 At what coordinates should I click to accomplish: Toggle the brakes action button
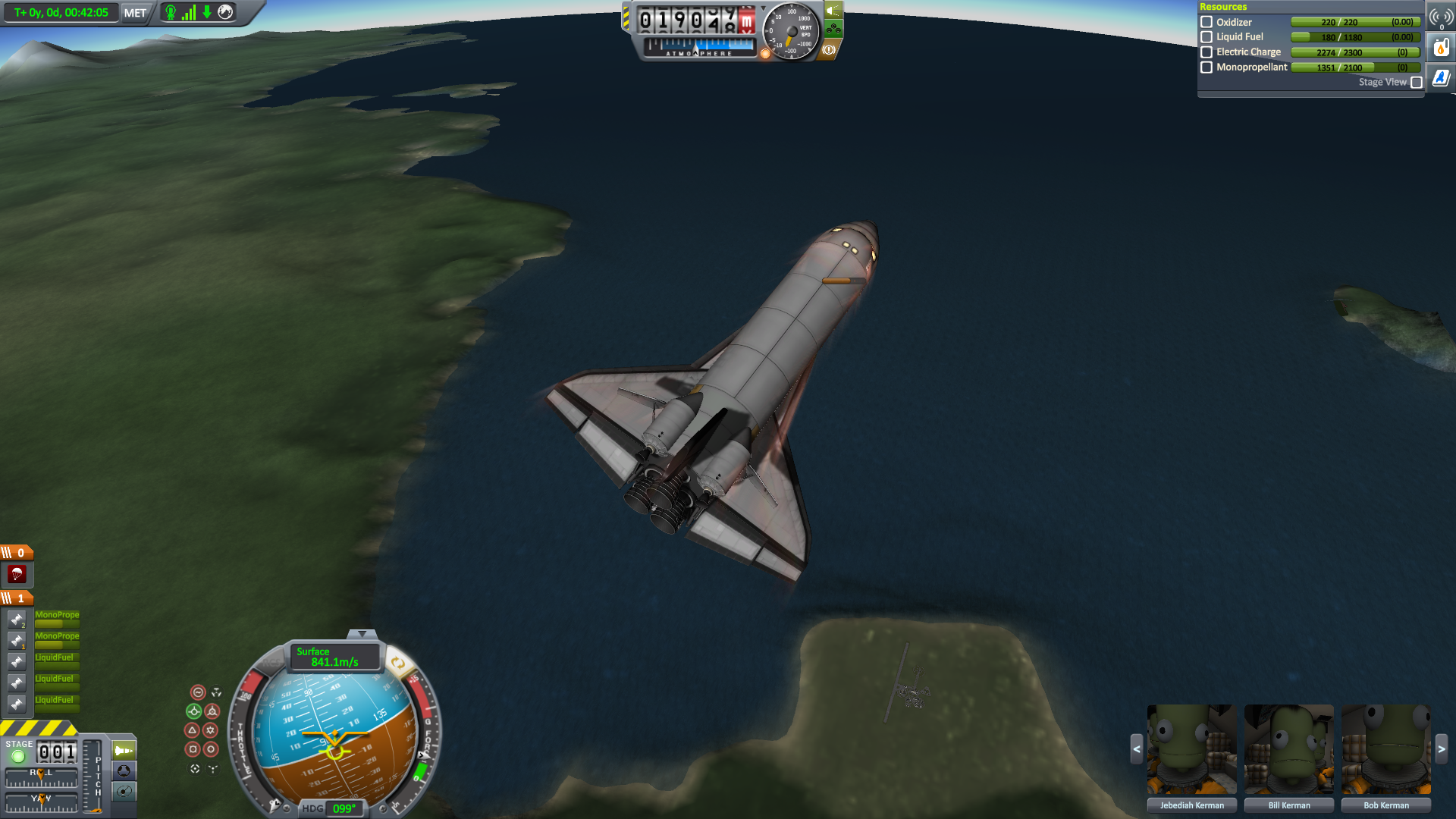829,50
